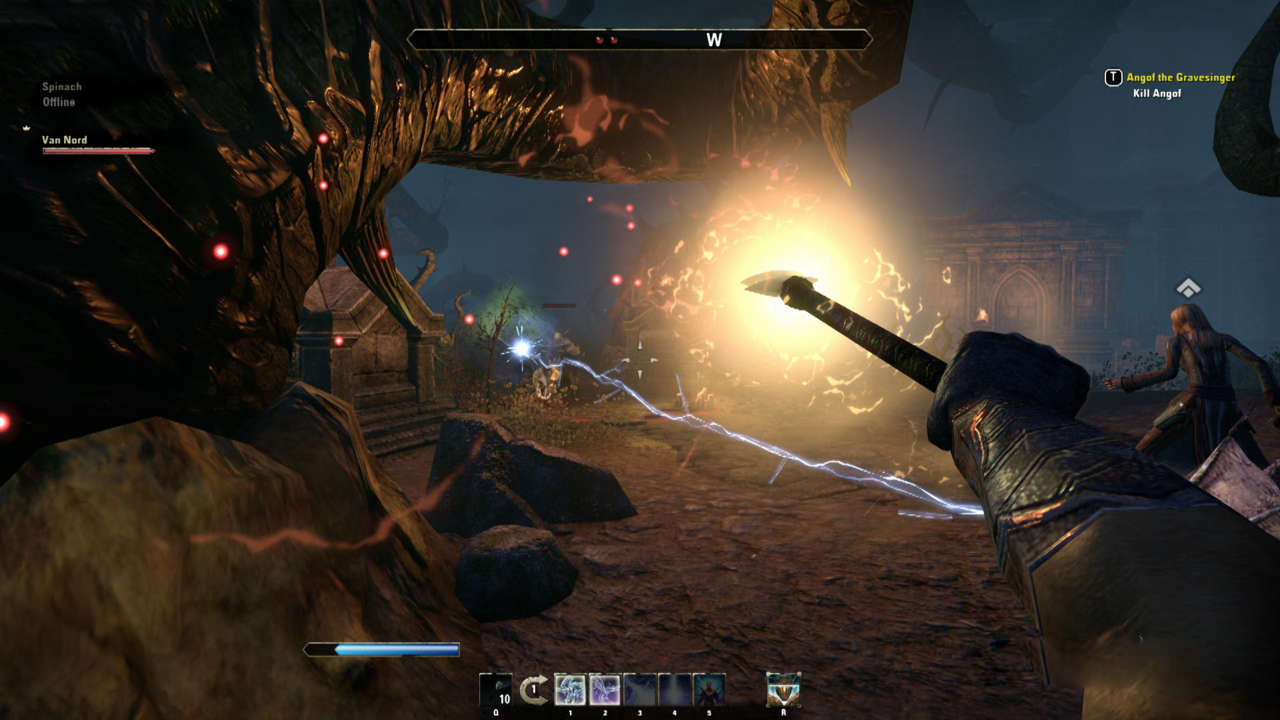Activate the lightning ability in slot 1
This screenshot has width=1280, height=720.
coord(570,690)
